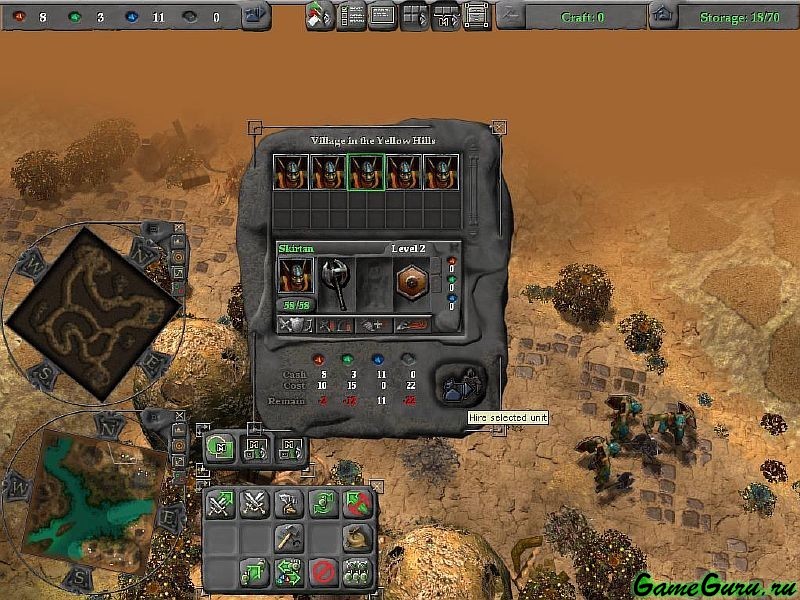Open the flag icon in top toolbar
The image size is (800, 600).
(320, 16)
